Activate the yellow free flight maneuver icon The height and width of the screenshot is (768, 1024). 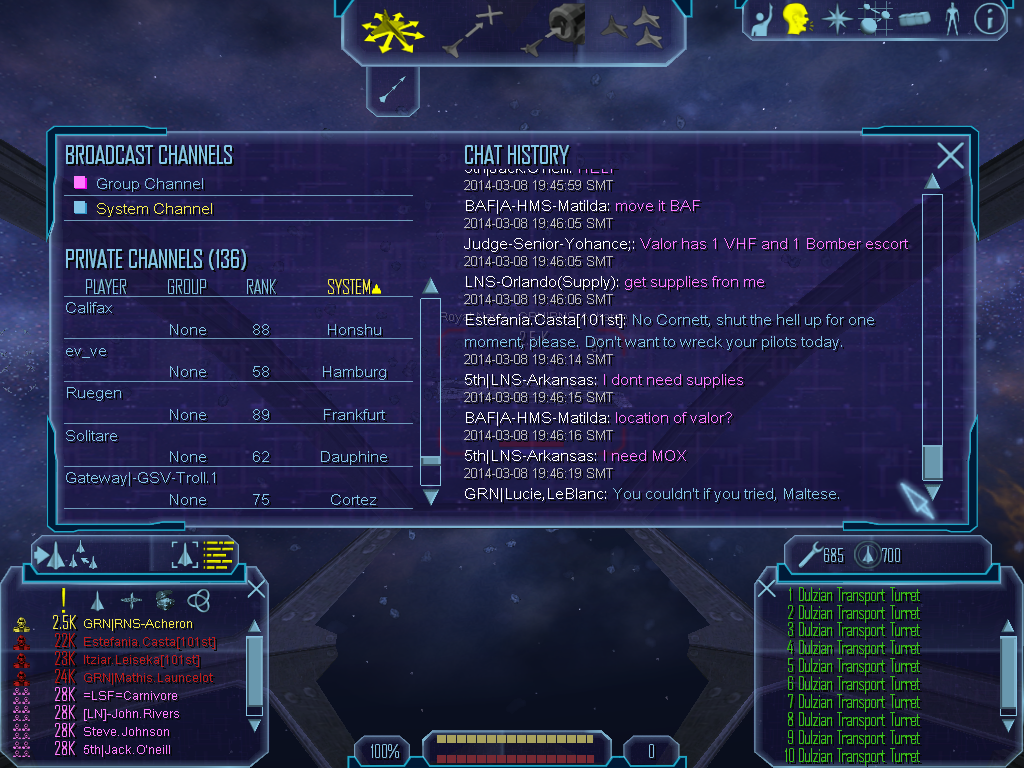click(x=393, y=30)
